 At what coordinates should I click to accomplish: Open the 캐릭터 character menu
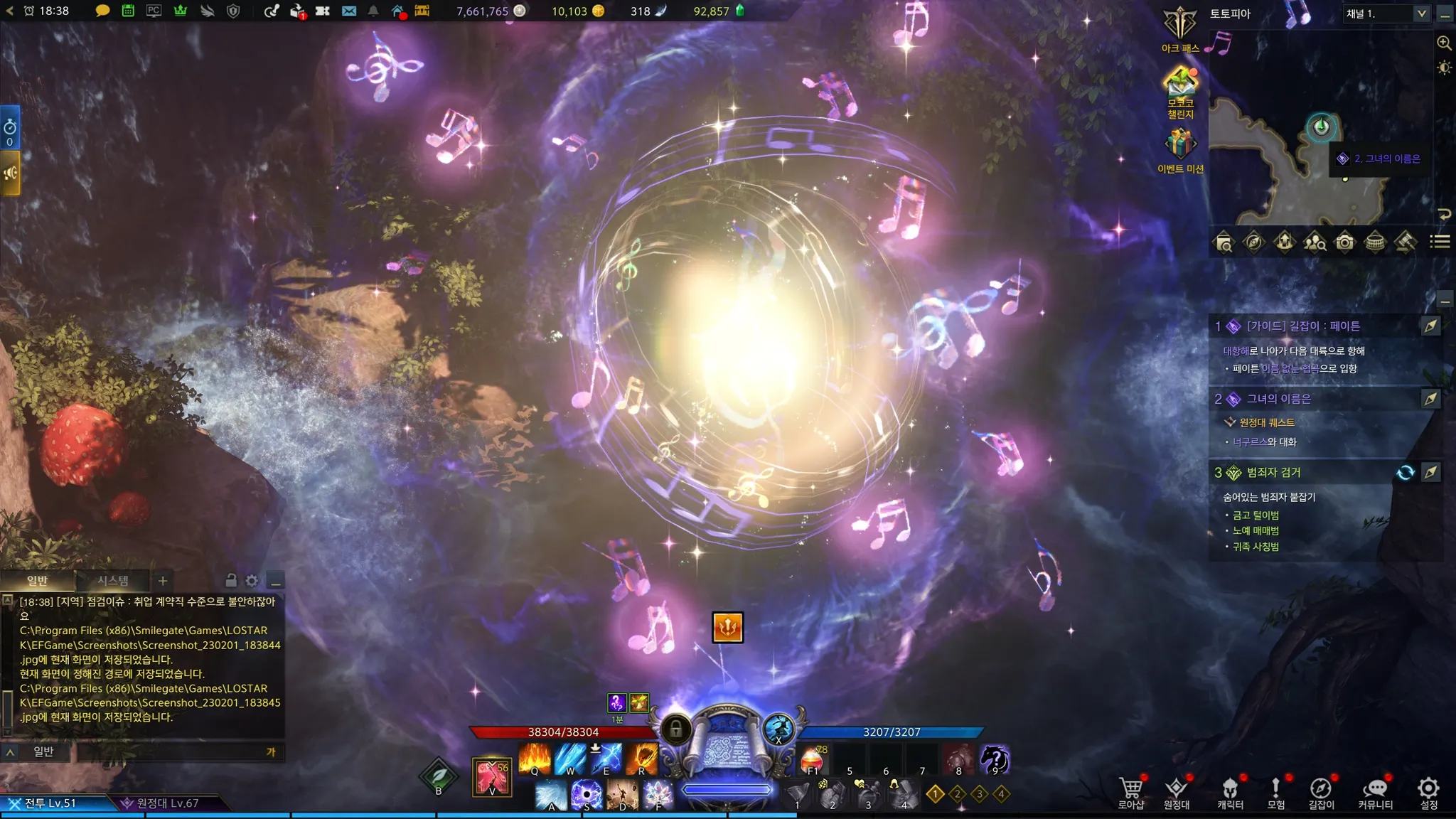click(x=1230, y=791)
